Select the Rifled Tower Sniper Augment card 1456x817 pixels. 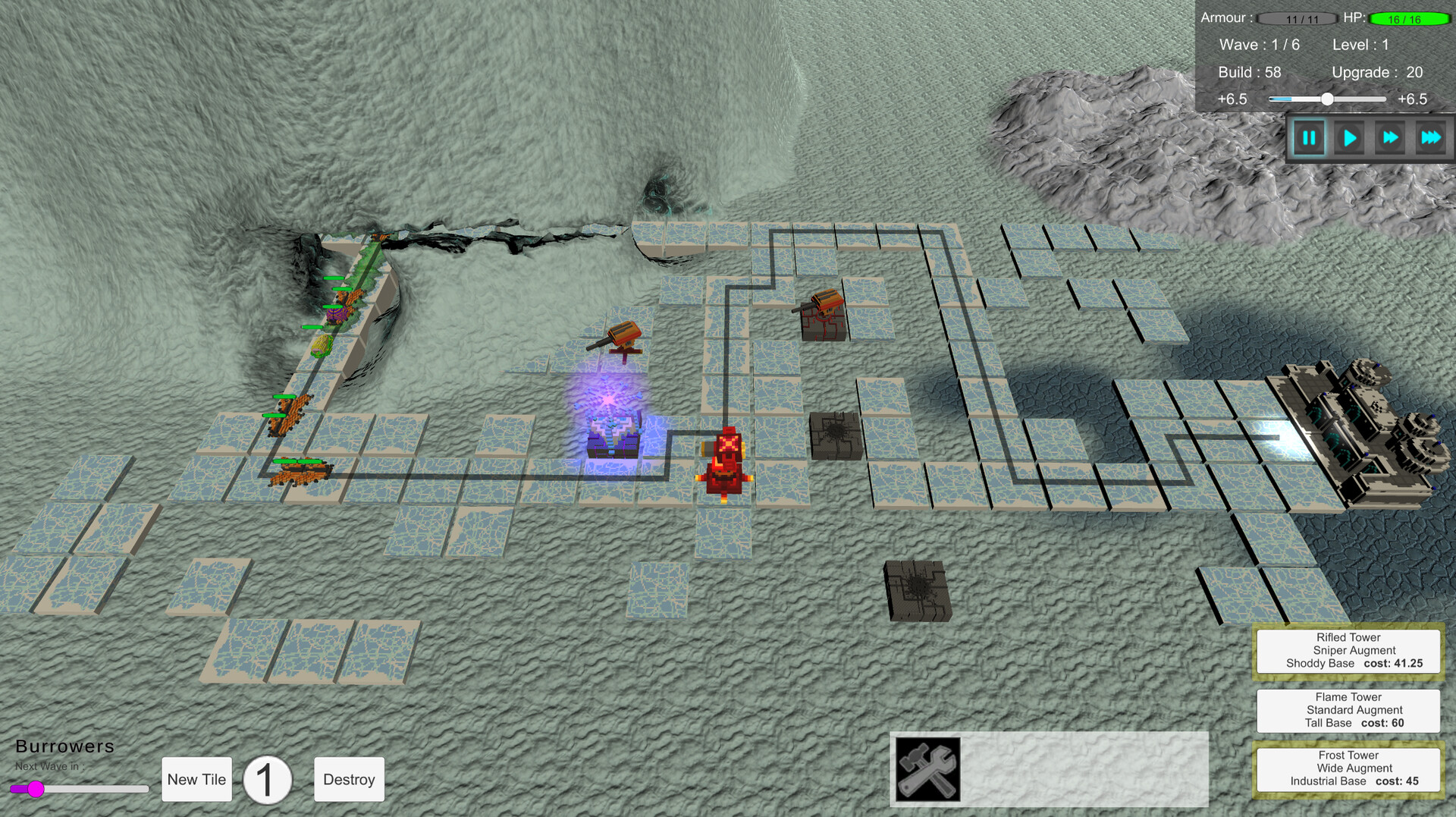pos(1348,650)
